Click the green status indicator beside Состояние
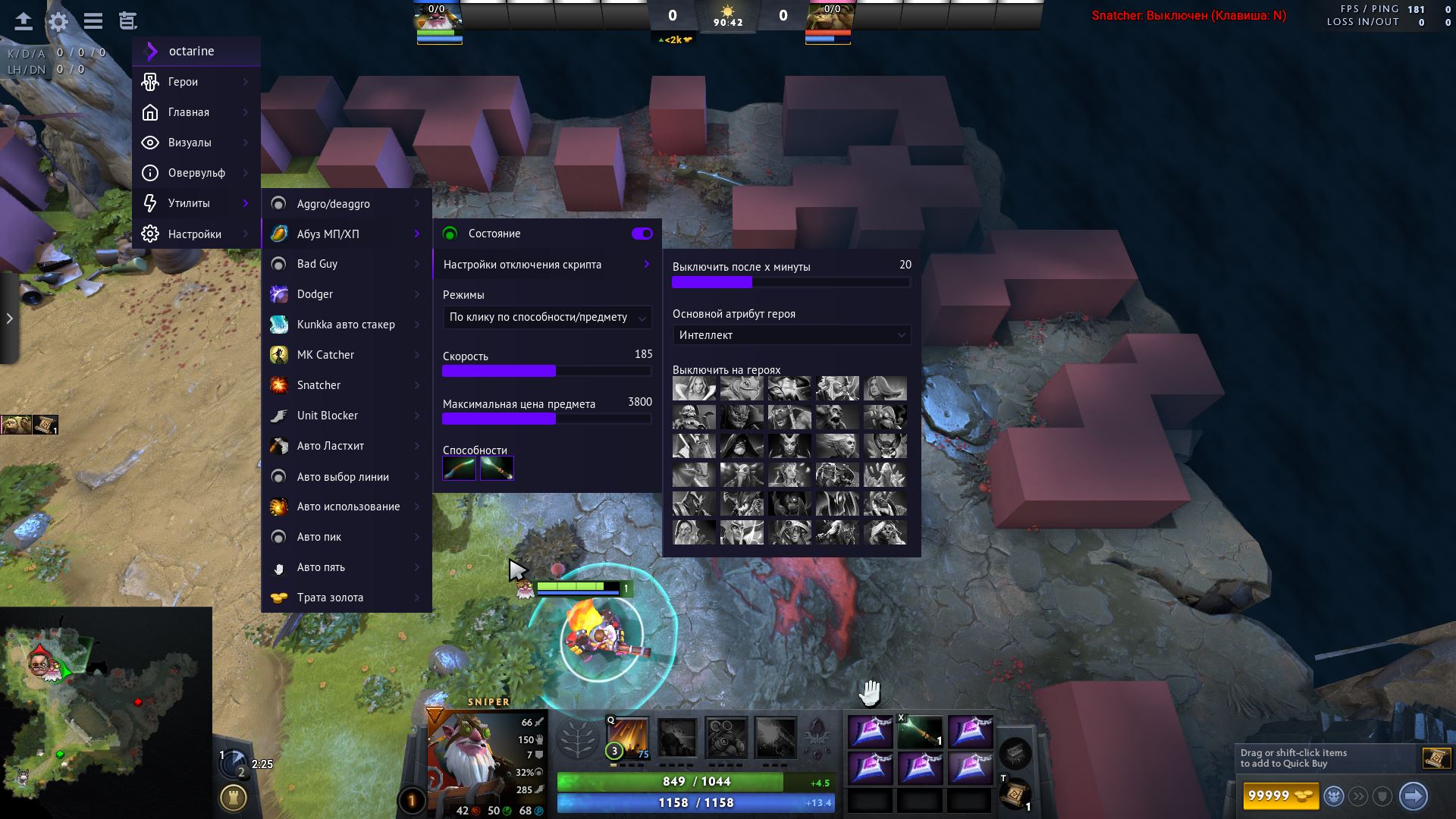Image resolution: width=1456 pixels, height=819 pixels. [x=450, y=234]
